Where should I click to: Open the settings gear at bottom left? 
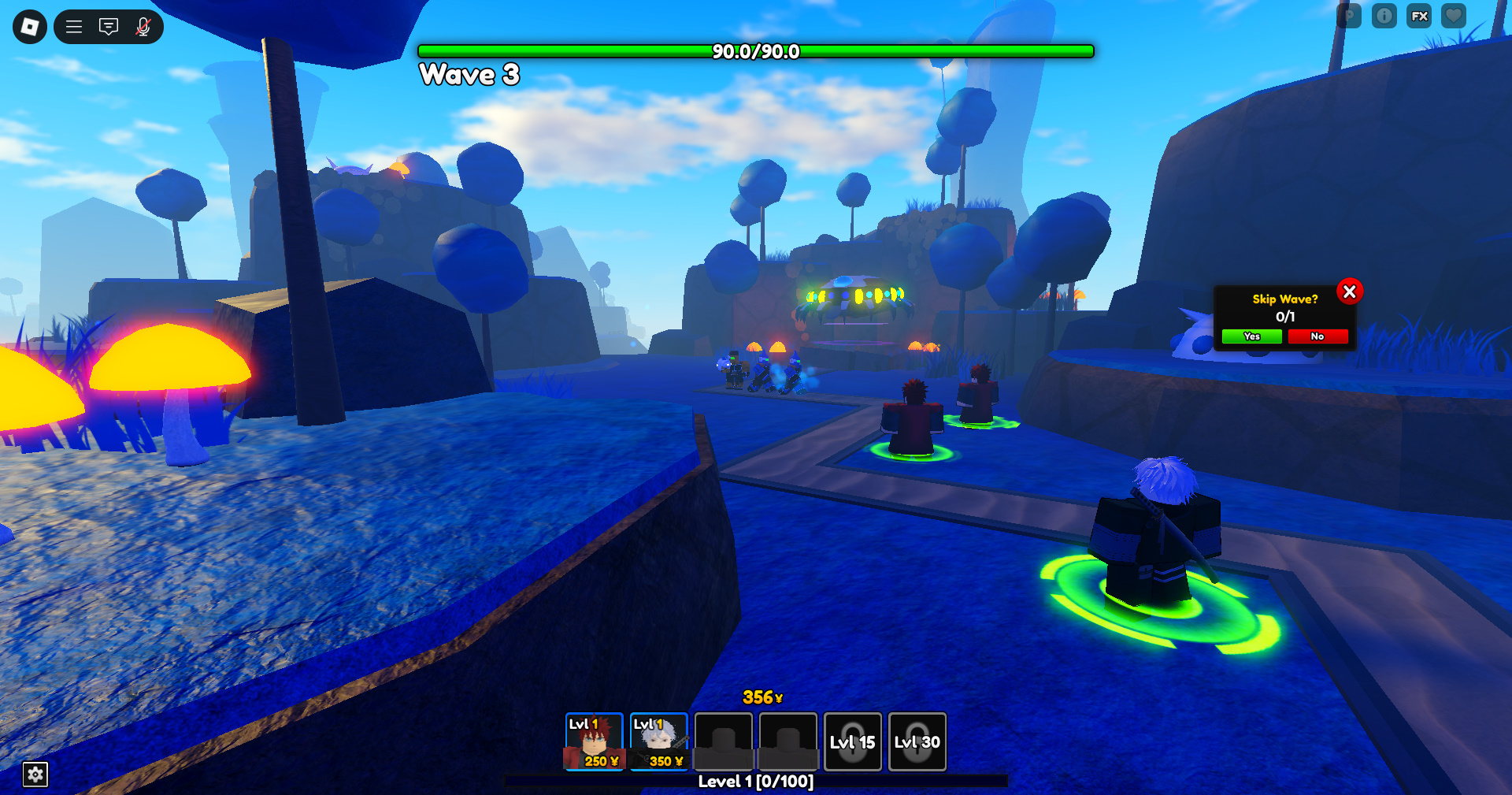35,775
